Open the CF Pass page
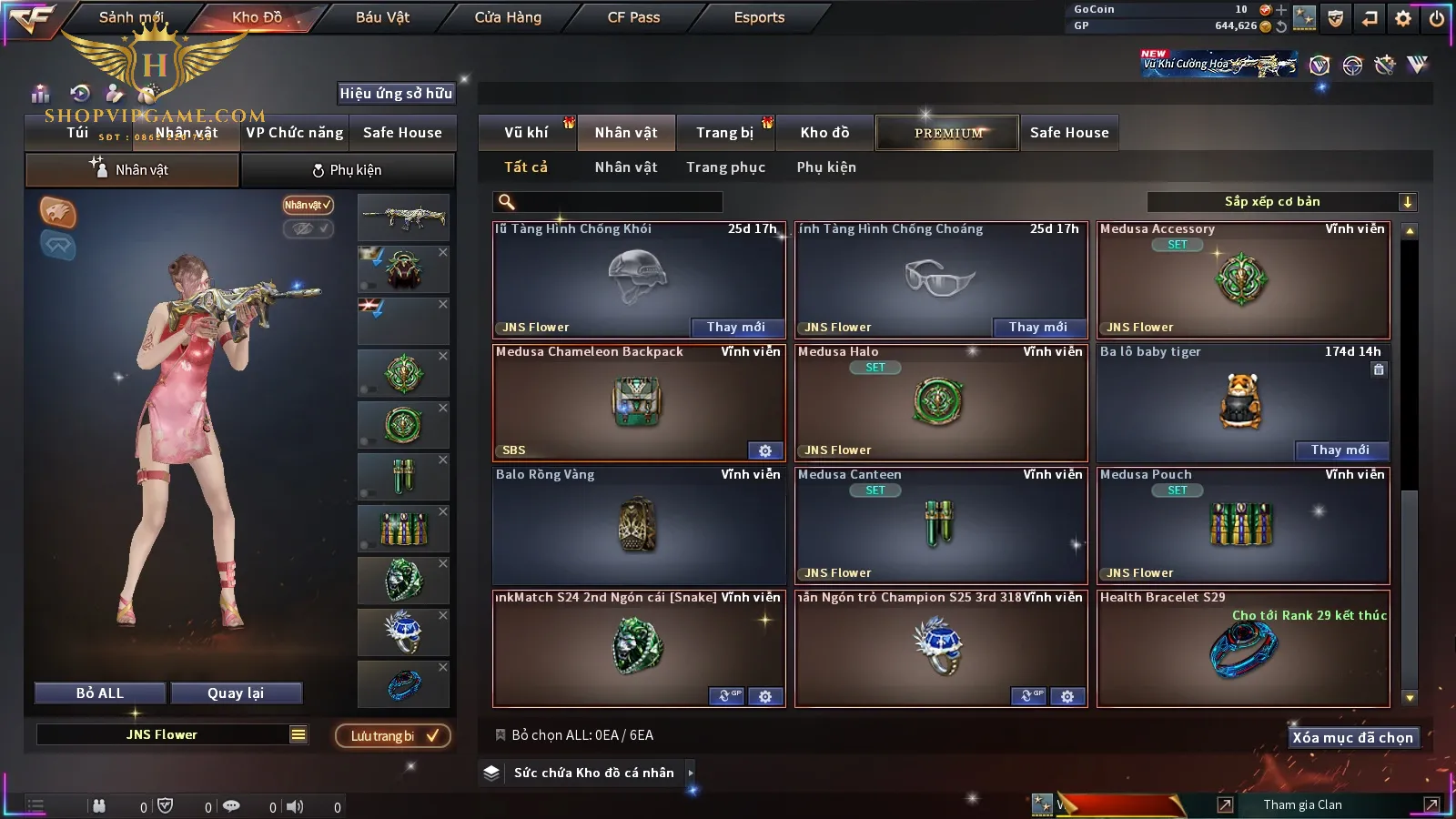The height and width of the screenshot is (819, 1456). 633,17
